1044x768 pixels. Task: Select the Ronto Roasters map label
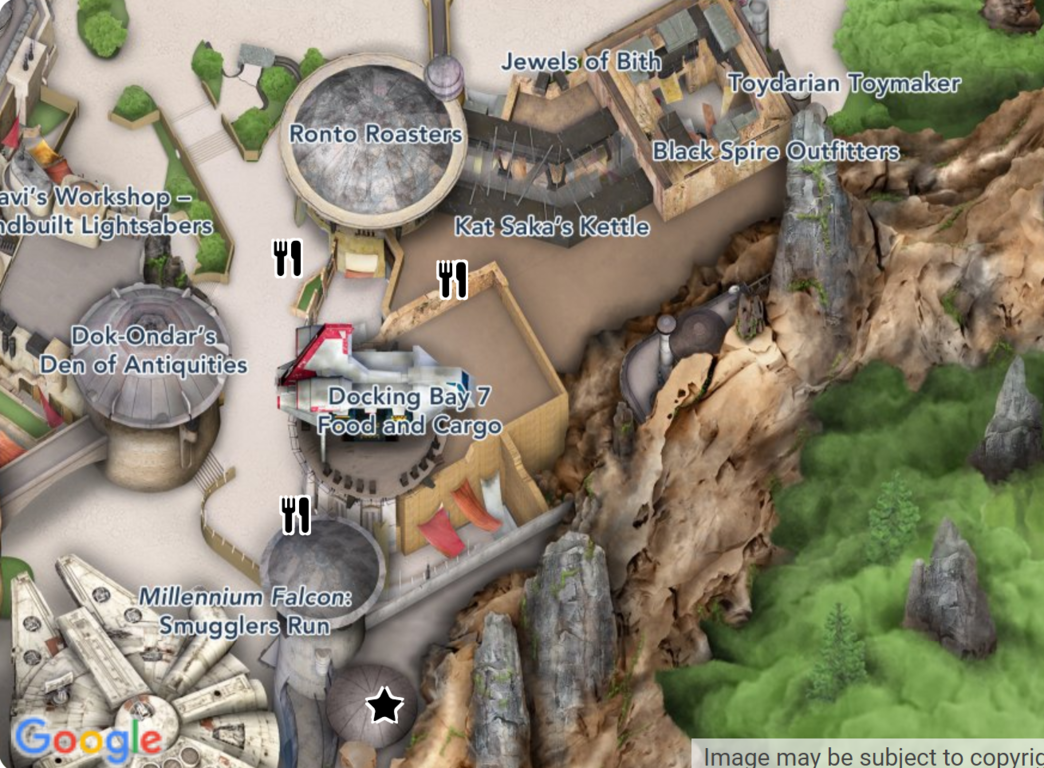coord(376,134)
